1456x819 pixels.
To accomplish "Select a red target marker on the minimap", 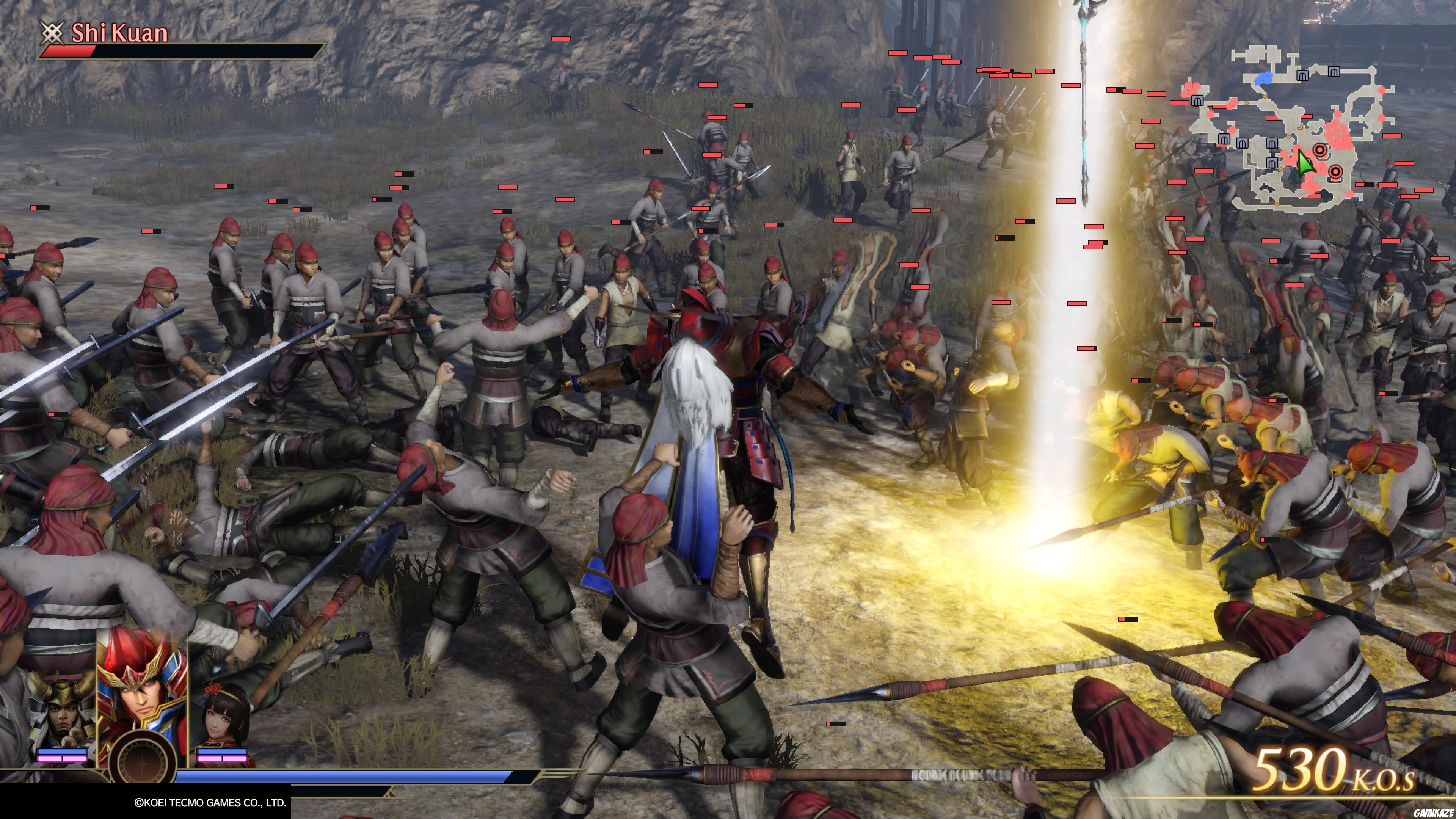I will click(1320, 151).
